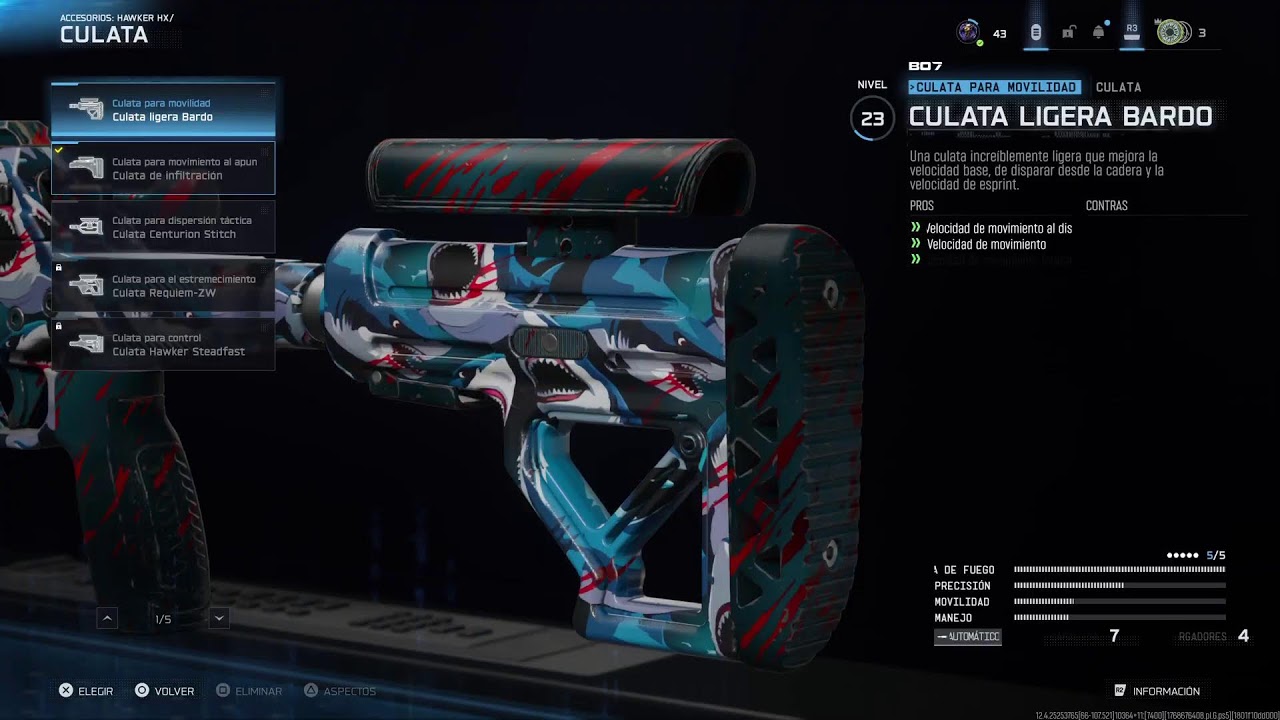Click the green token currency icon
The height and width of the screenshot is (720, 1280).
click(x=1172, y=32)
